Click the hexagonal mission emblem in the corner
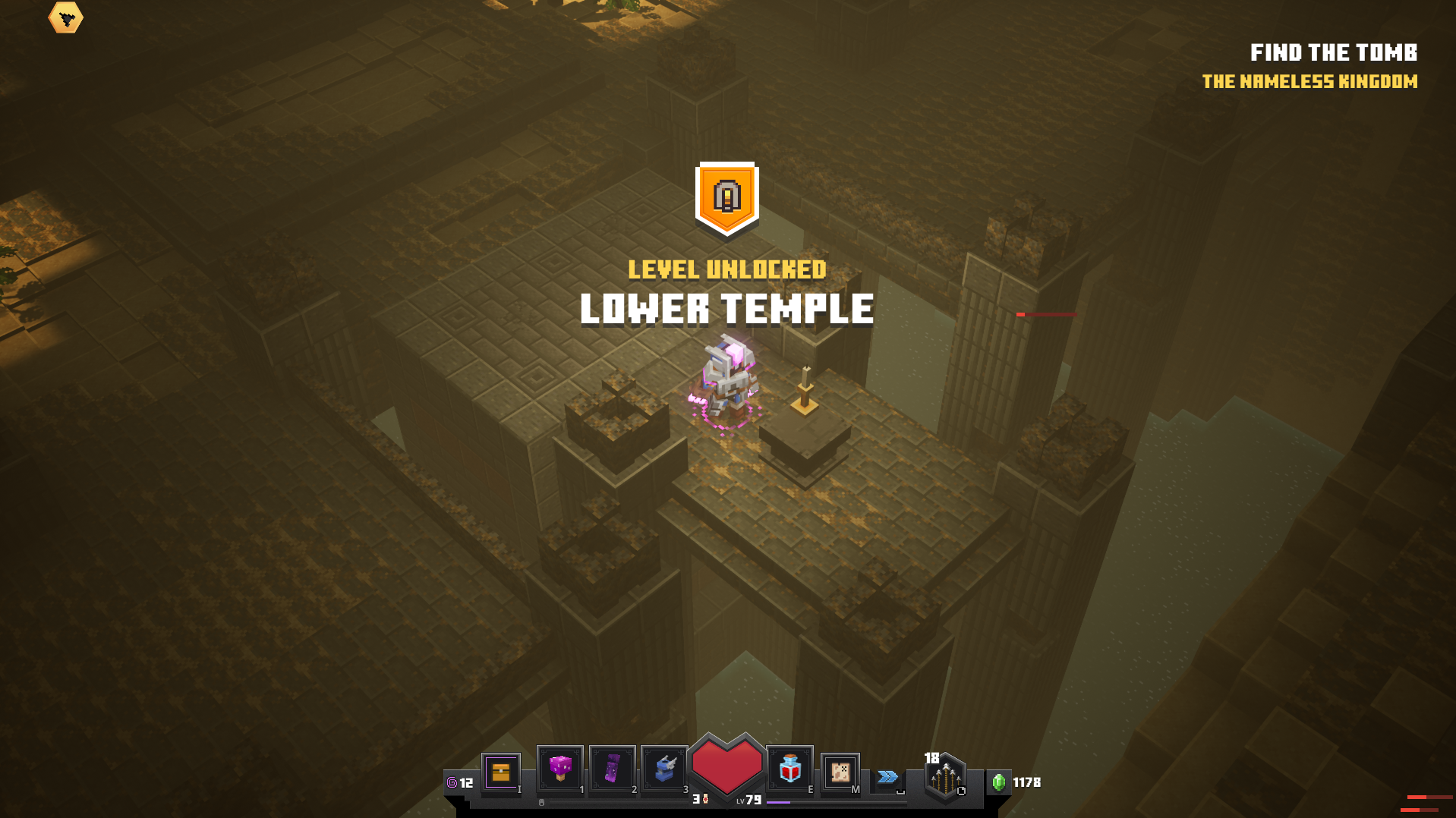This screenshot has height=818, width=1456. click(67, 17)
